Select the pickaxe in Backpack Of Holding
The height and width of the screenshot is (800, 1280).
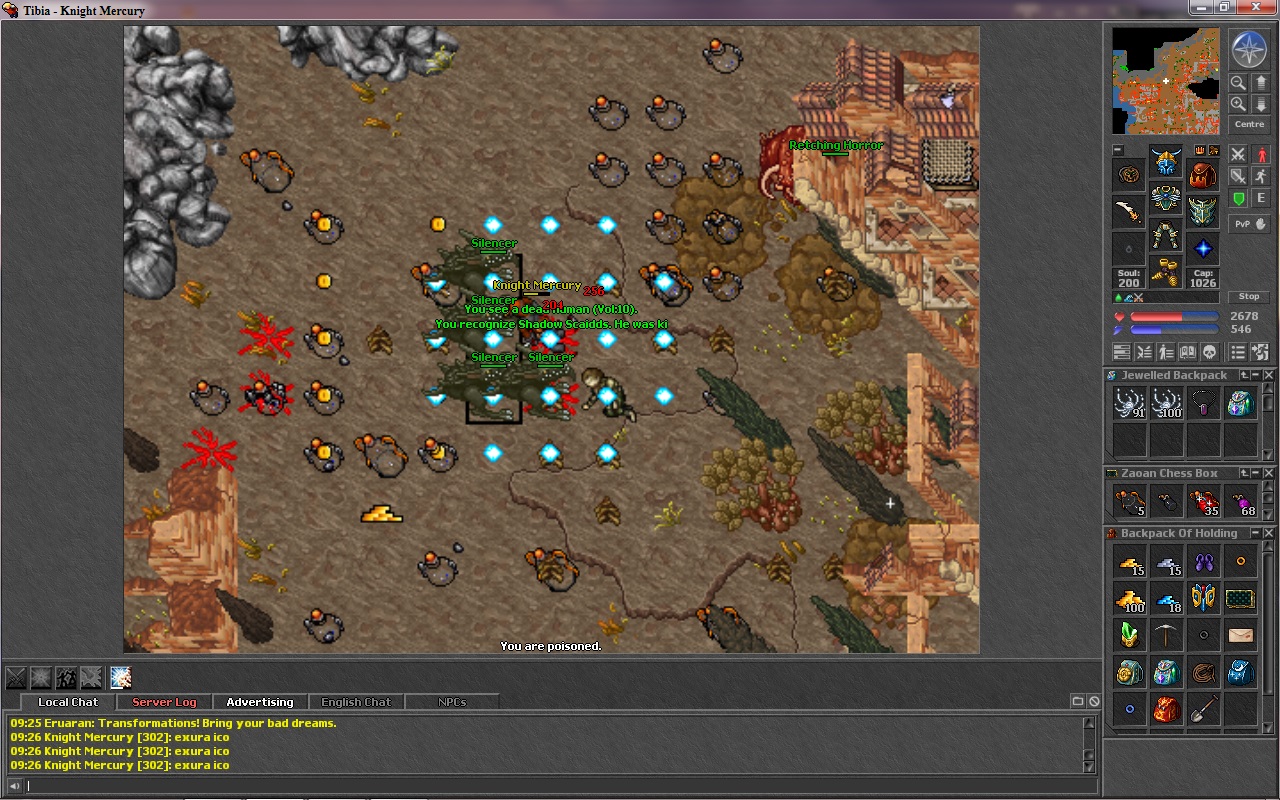click(1166, 635)
